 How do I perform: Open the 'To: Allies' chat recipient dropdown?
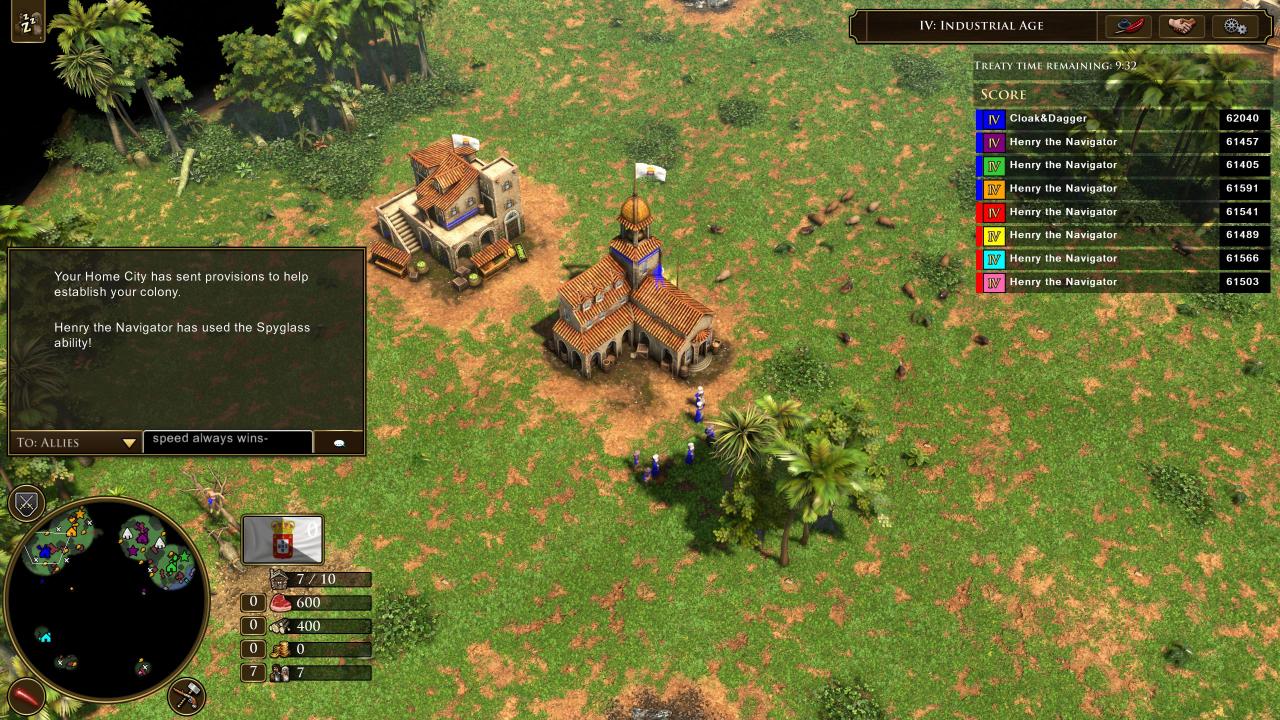coord(76,442)
